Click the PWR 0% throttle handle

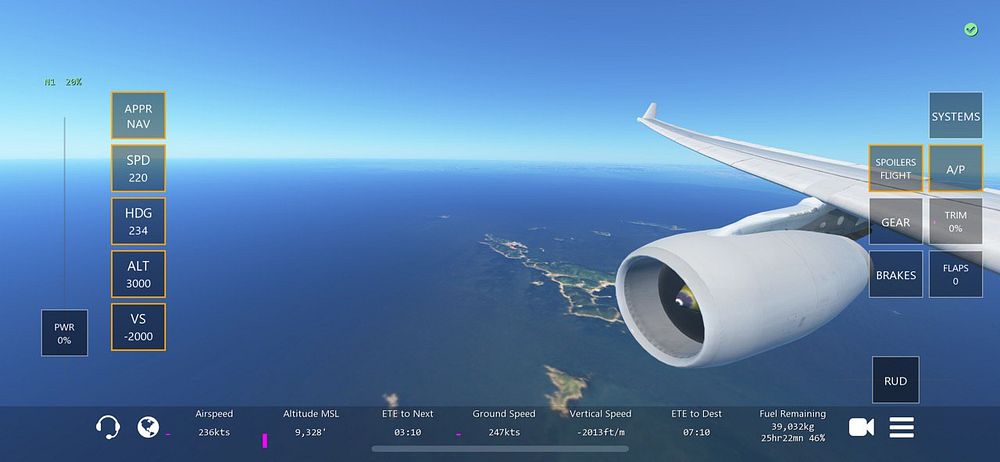pyautogui.click(x=64, y=332)
